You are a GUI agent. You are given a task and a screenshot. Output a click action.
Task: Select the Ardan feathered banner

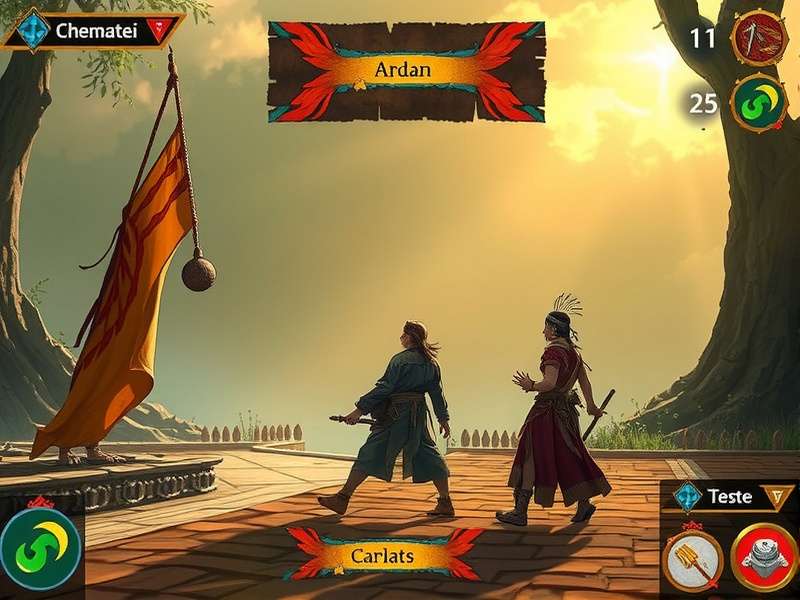(406, 71)
